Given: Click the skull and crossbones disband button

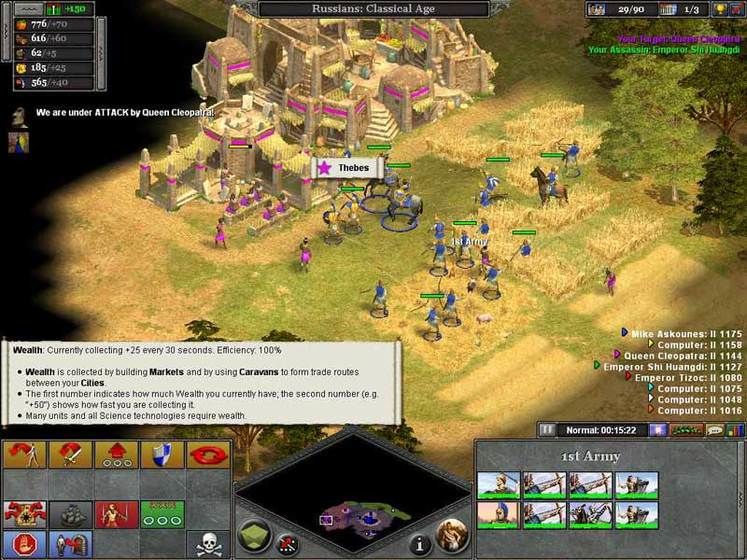Looking at the screenshot, I should (208, 543).
